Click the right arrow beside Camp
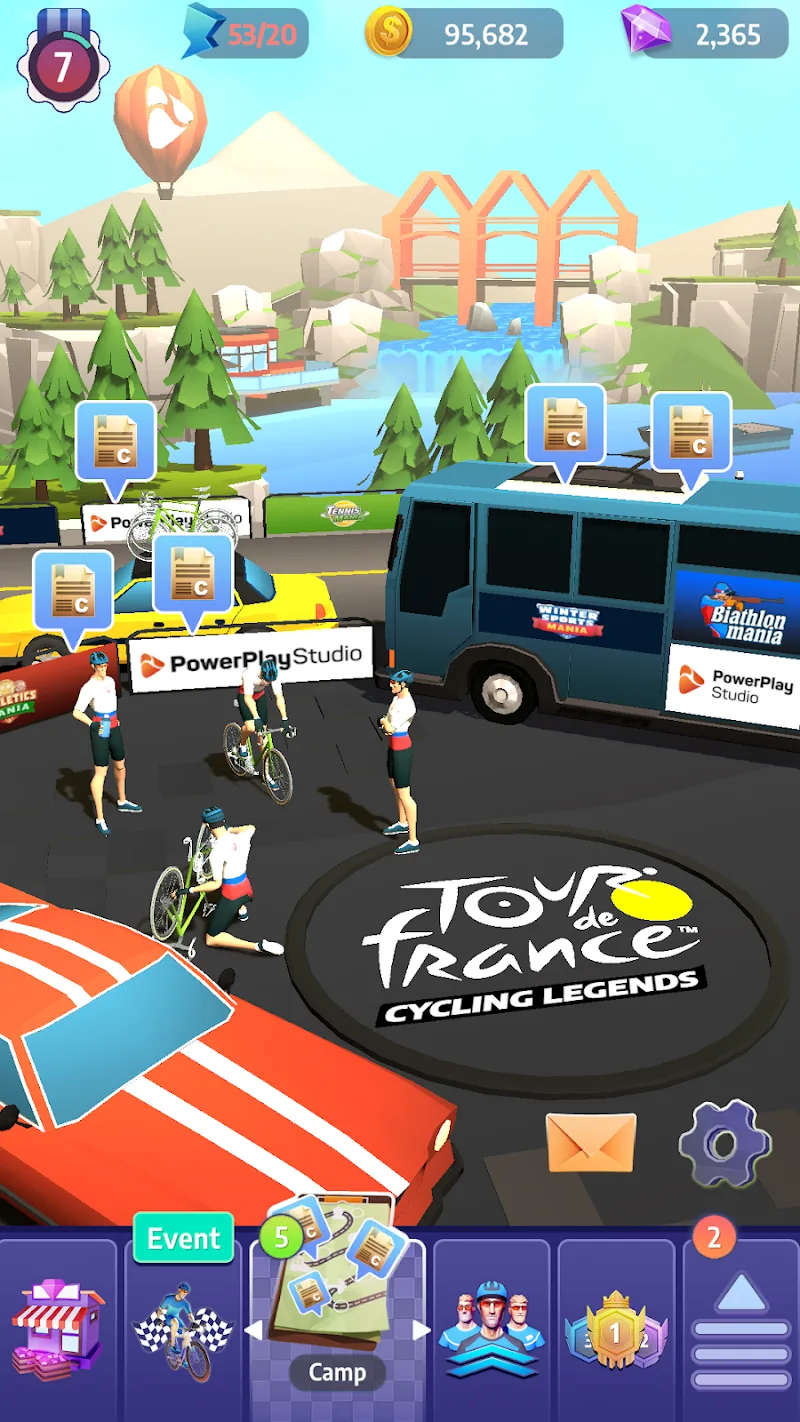The image size is (800, 1422). (421, 1331)
